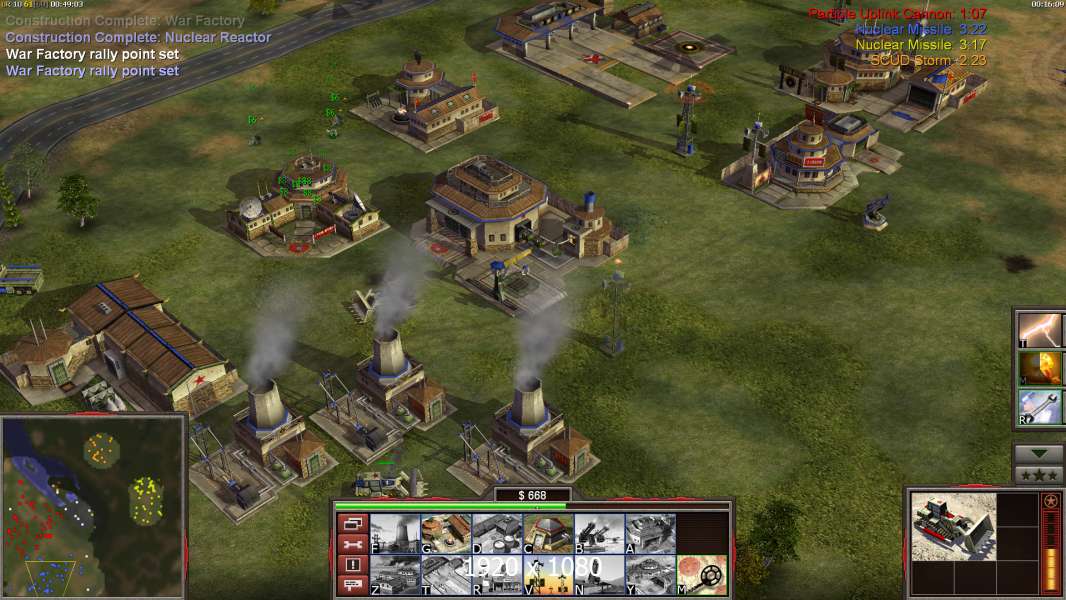This screenshot has width=1066, height=600.
Task: Select the Command Center build icon
Action: point(650,575)
